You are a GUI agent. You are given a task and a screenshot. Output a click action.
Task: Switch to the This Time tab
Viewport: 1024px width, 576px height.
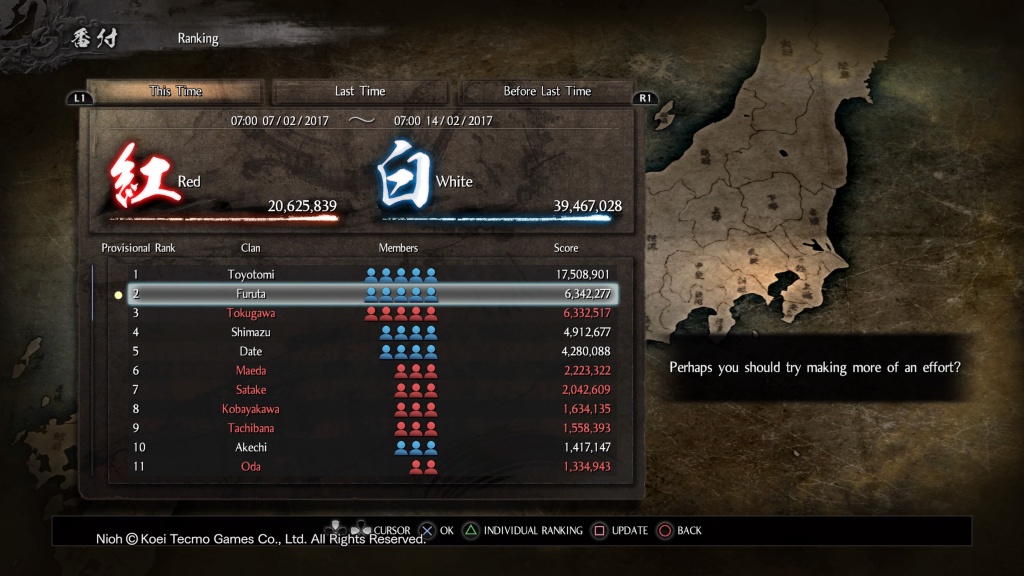pyautogui.click(x=176, y=91)
